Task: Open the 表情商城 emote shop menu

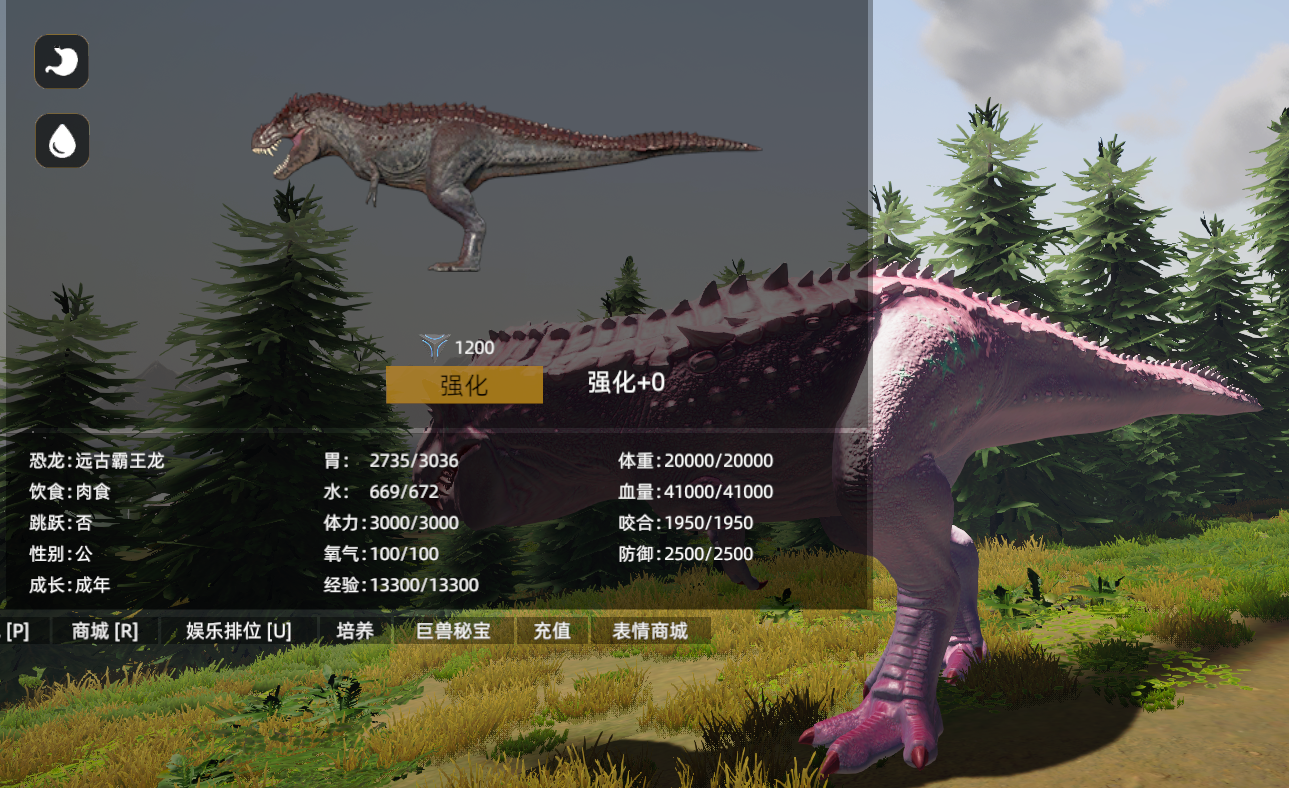Action: 651,631
